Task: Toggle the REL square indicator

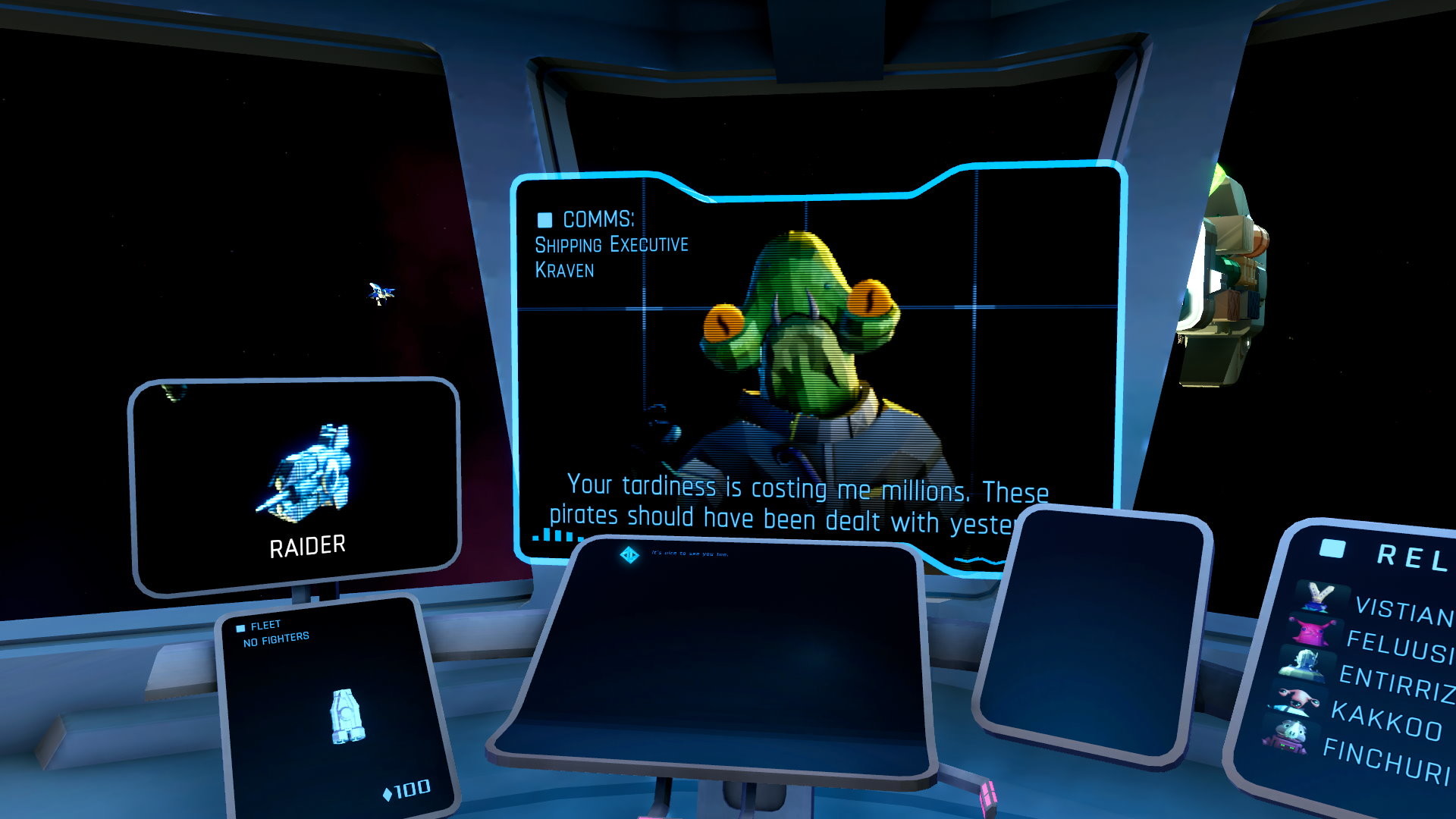Action: coord(1332,548)
